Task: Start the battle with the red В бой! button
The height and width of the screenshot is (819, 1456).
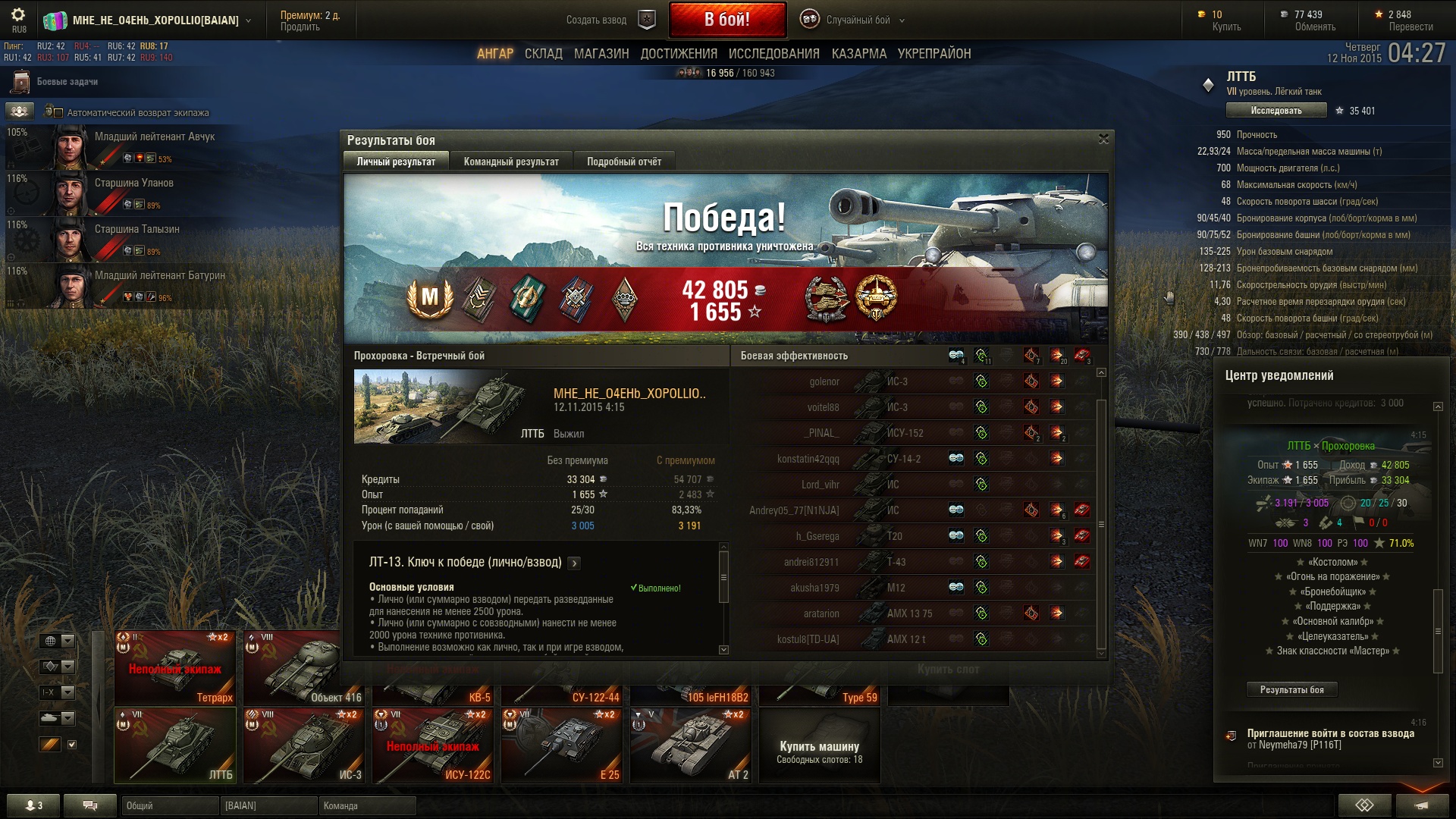Action: tap(727, 20)
